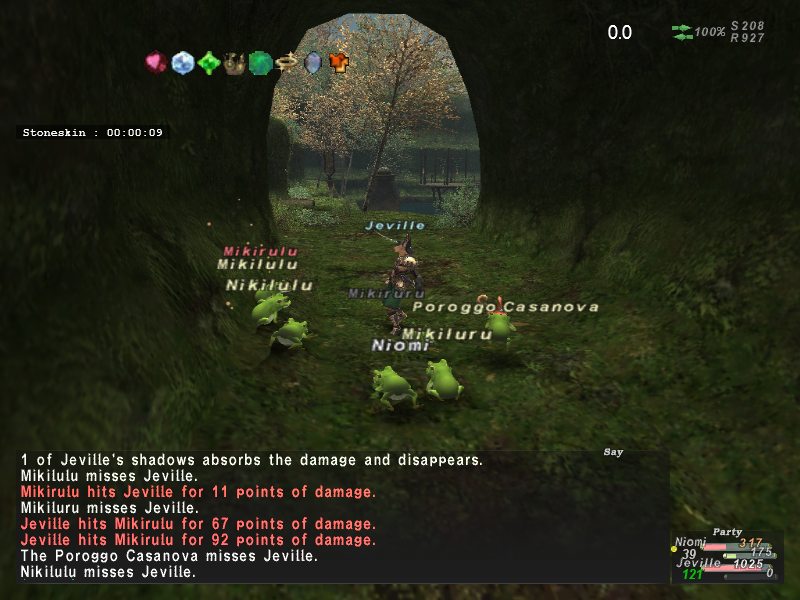Click the Say chat mode label
The width and height of the screenshot is (800, 600).
pyautogui.click(x=613, y=452)
